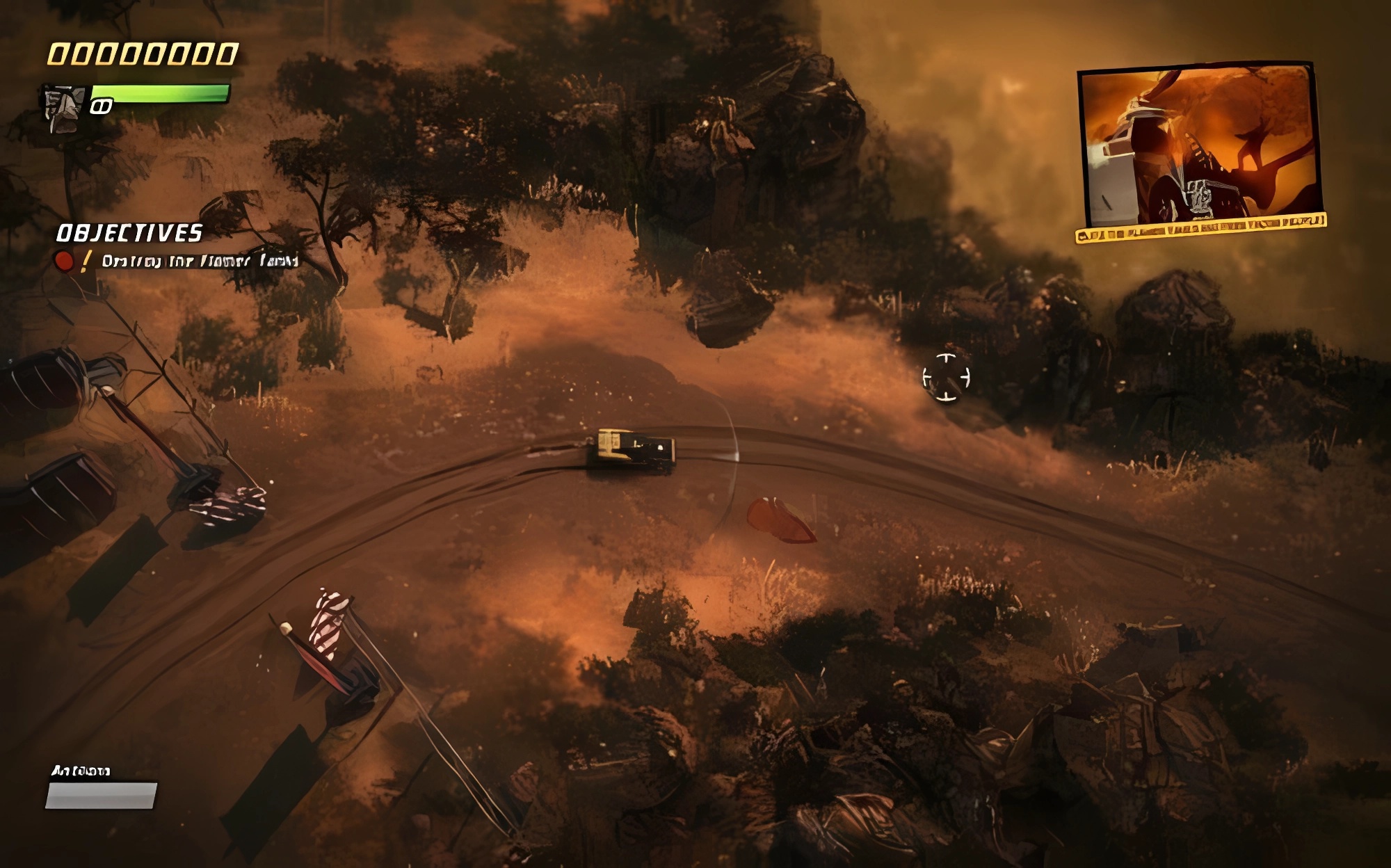
Task: Activate the grey special ability gauge
Action: click(x=102, y=796)
